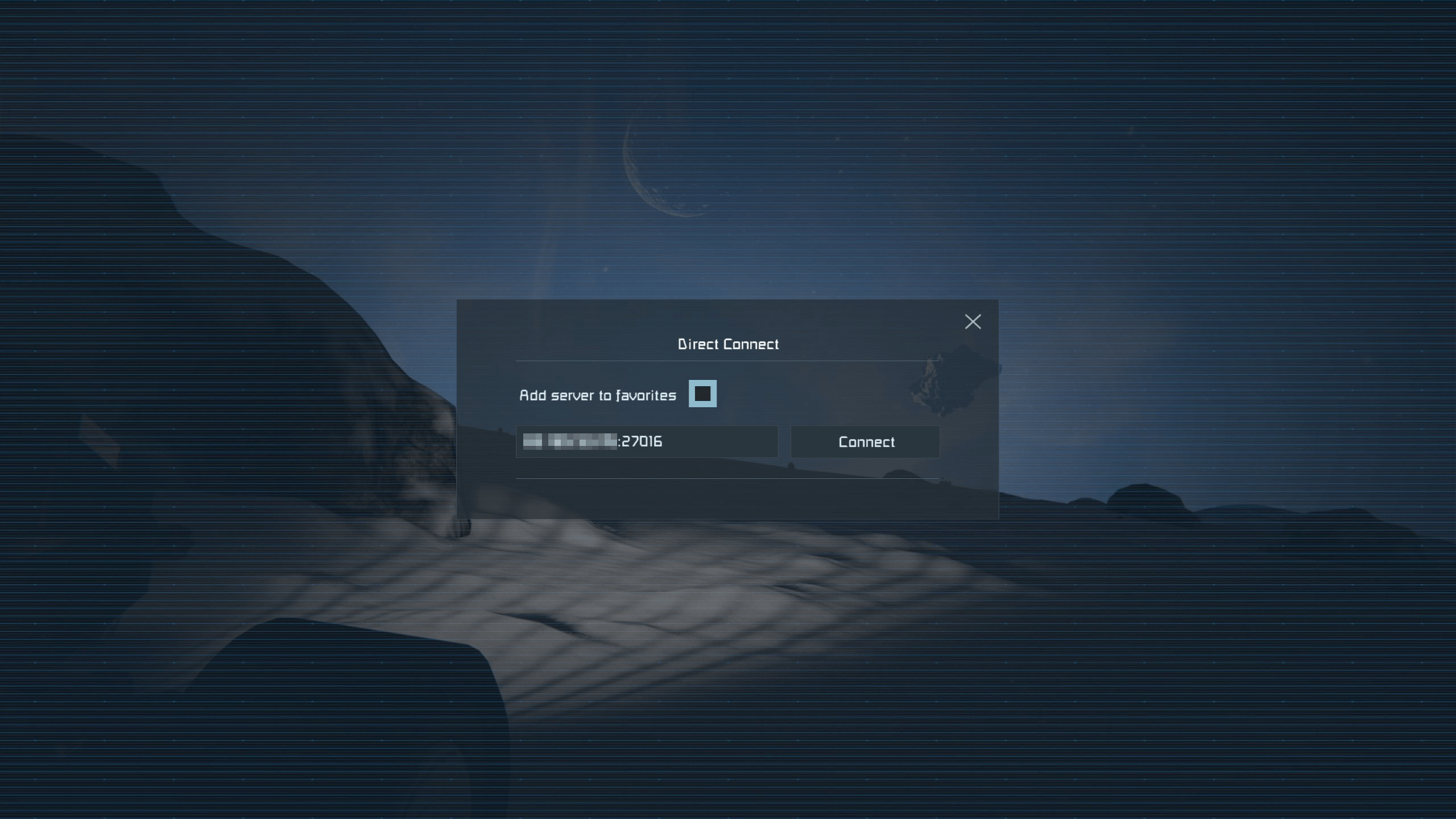The image size is (1456, 819).
Task: Close the Direct Connect dialog
Action: 973,321
